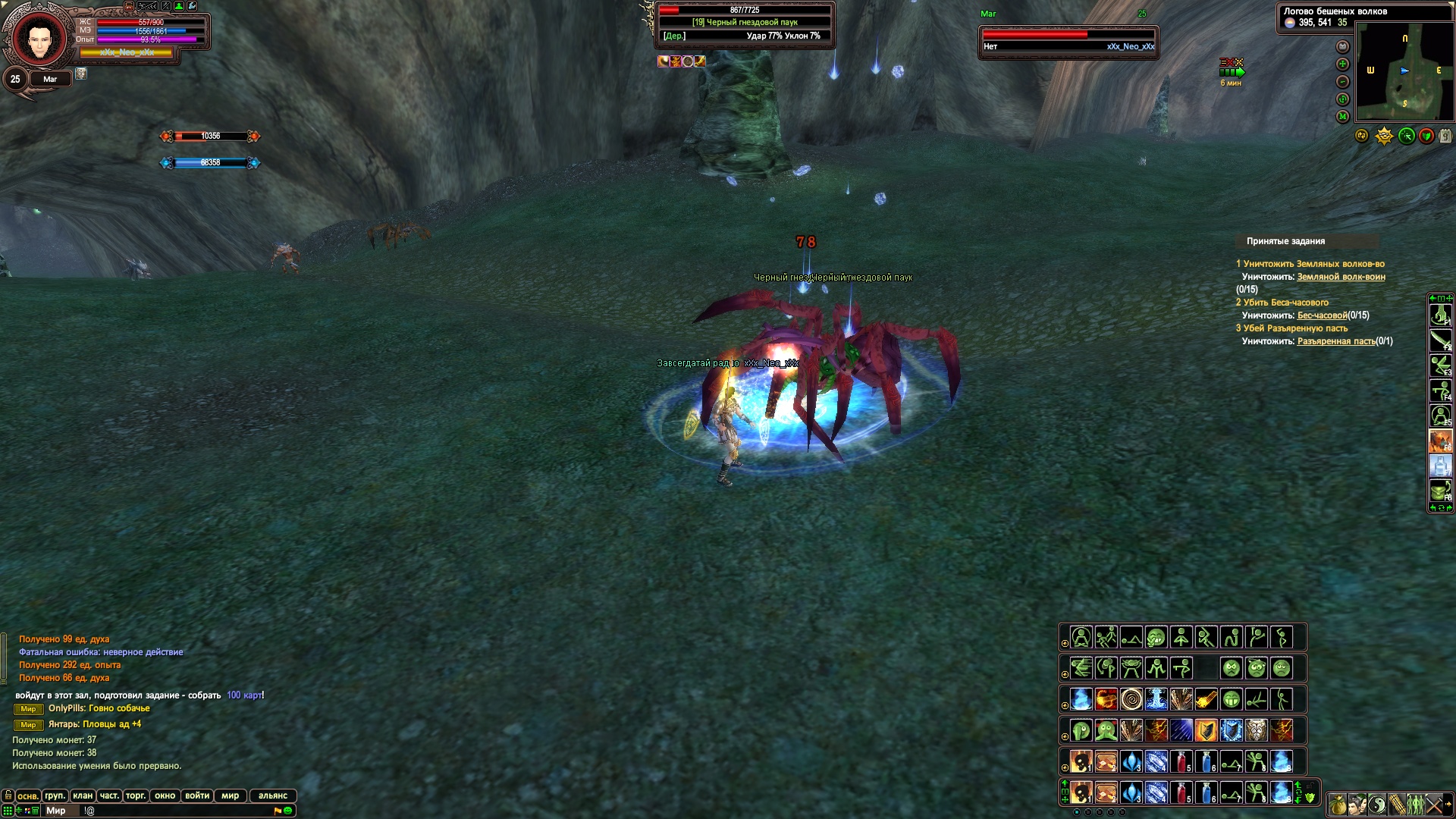The height and width of the screenshot is (819, 1456).
Task: Cast the blue water fountain spell
Action: (1156, 698)
